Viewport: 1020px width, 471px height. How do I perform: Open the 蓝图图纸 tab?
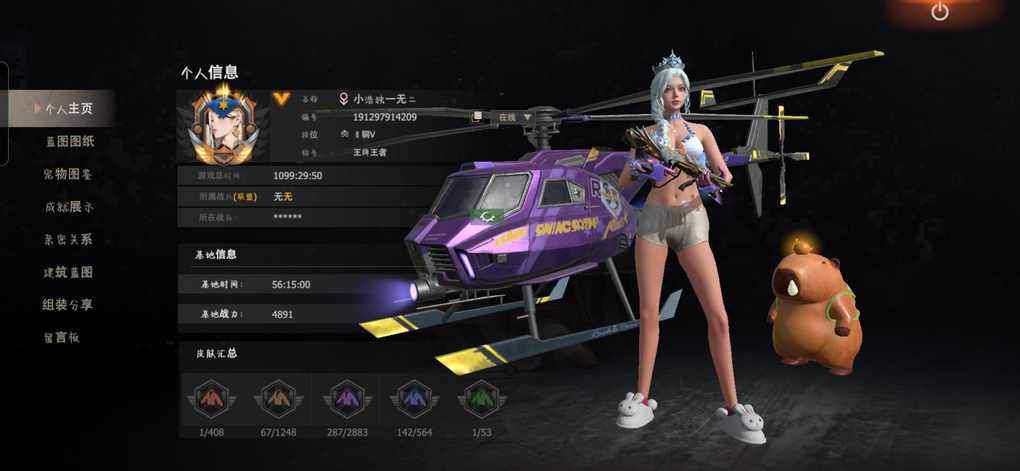(x=69, y=141)
